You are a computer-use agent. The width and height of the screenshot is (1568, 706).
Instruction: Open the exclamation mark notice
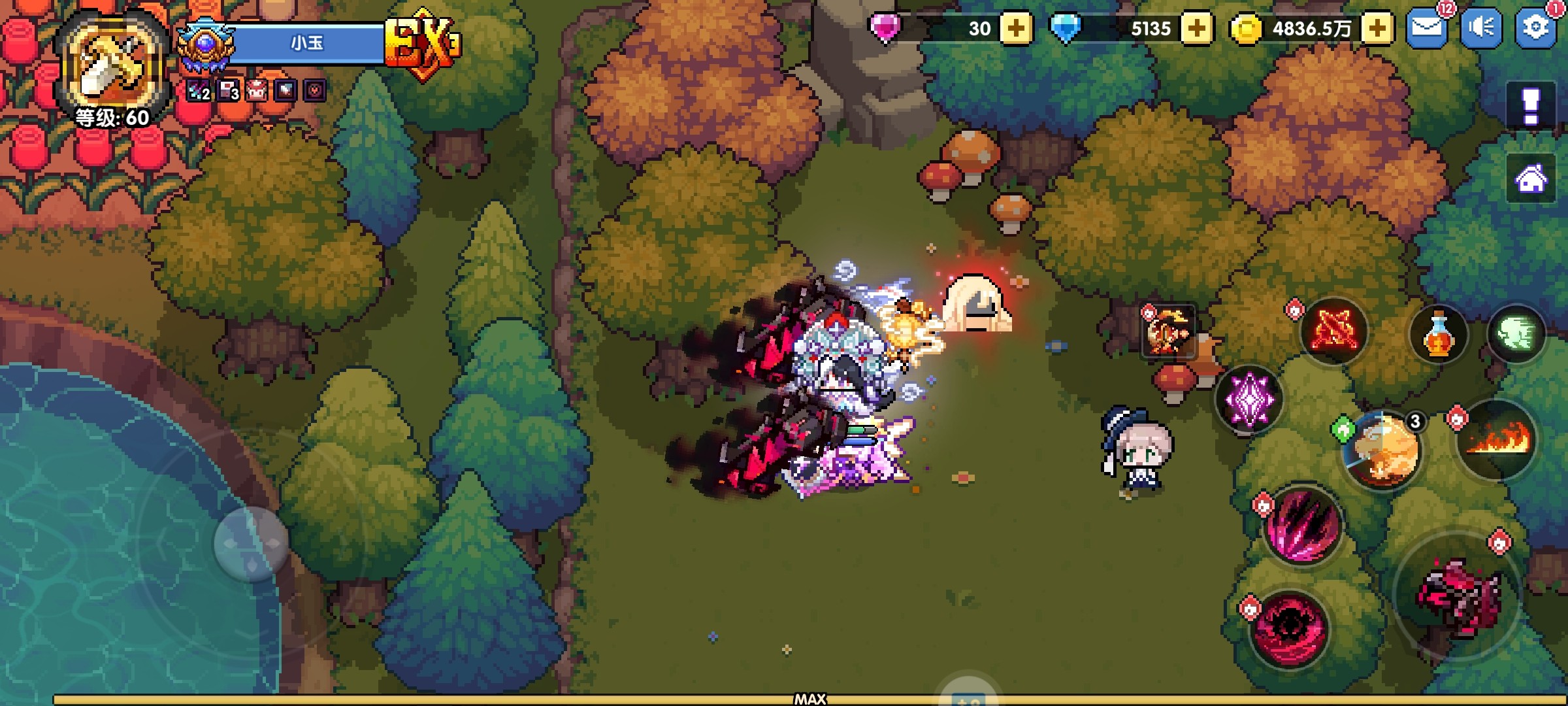[x=1531, y=105]
